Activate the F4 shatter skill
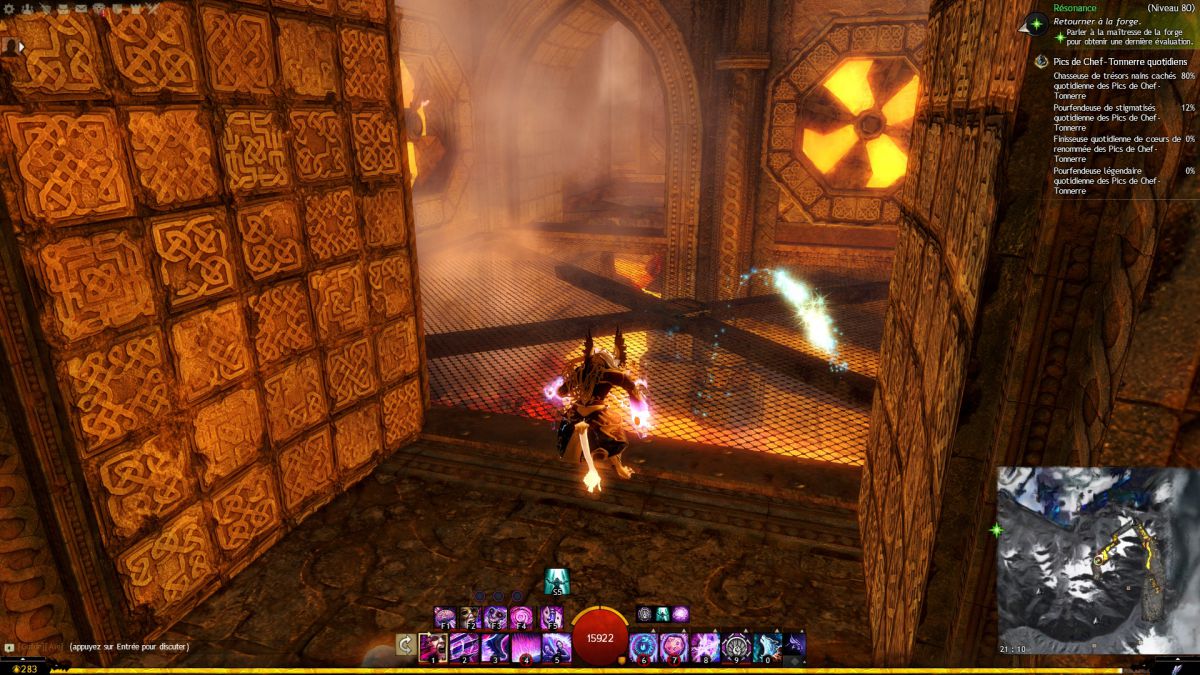This screenshot has height=675, width=1200. pos(522,616)
